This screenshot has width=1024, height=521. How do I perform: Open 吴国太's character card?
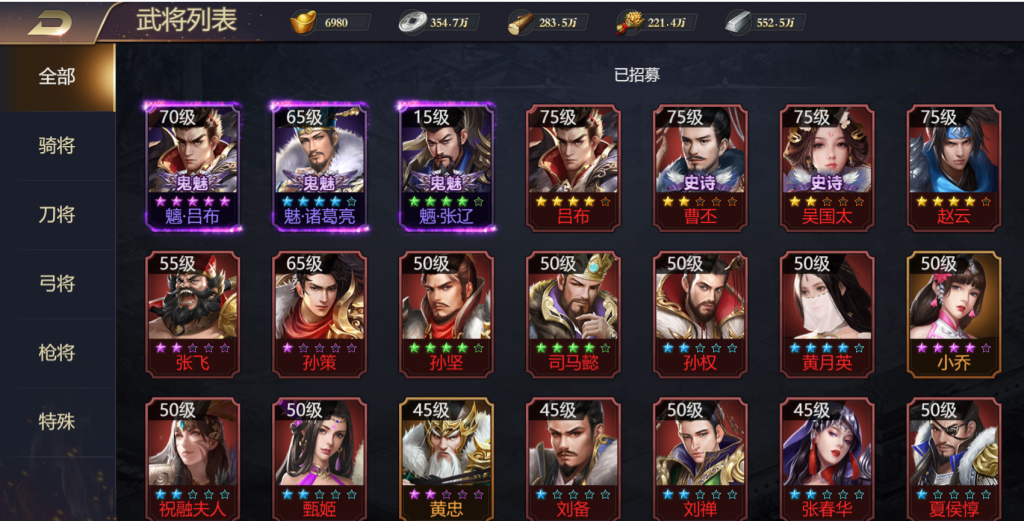[827, 166]
